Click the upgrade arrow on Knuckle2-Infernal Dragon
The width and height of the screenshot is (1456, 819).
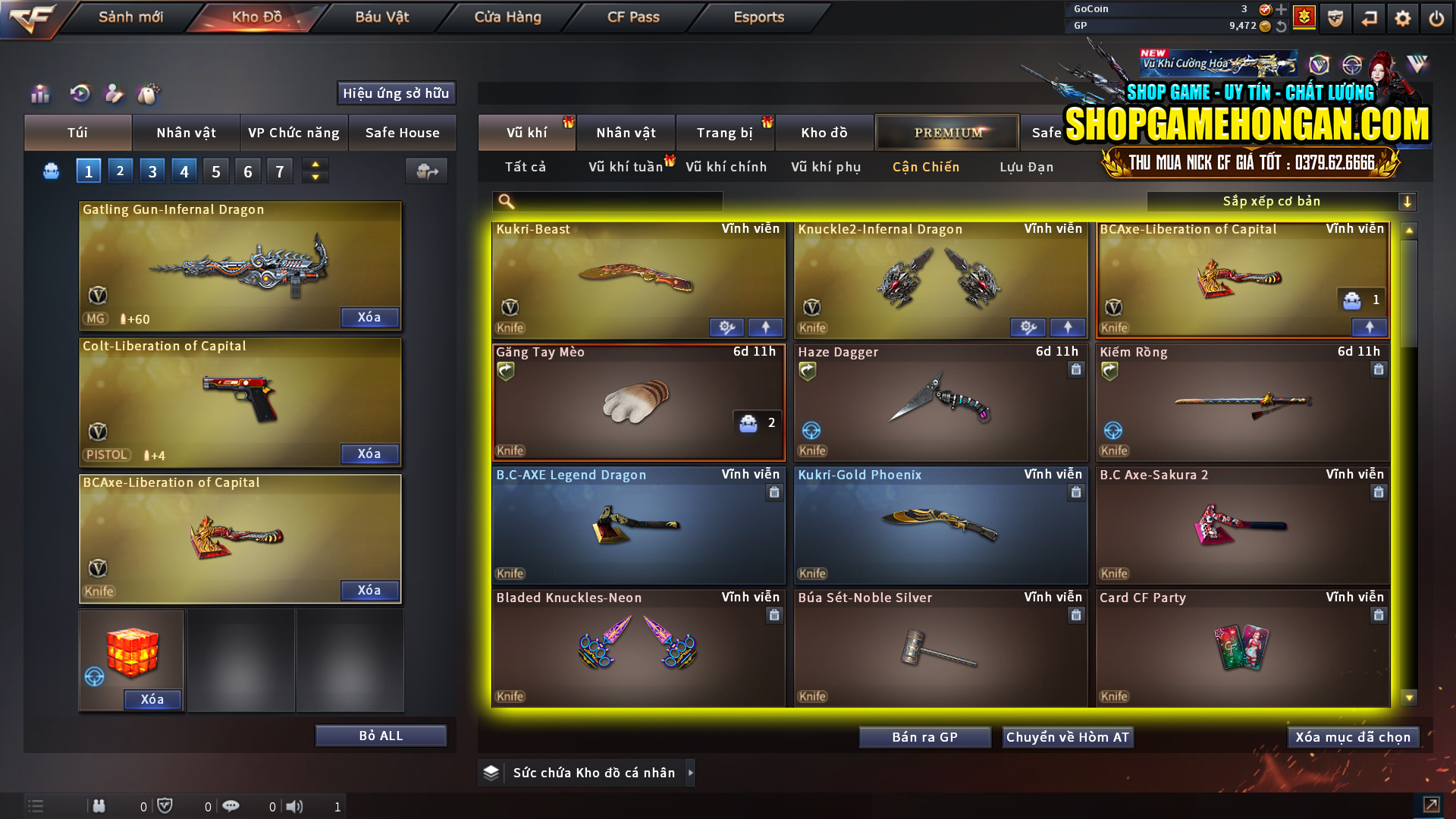1066,327
